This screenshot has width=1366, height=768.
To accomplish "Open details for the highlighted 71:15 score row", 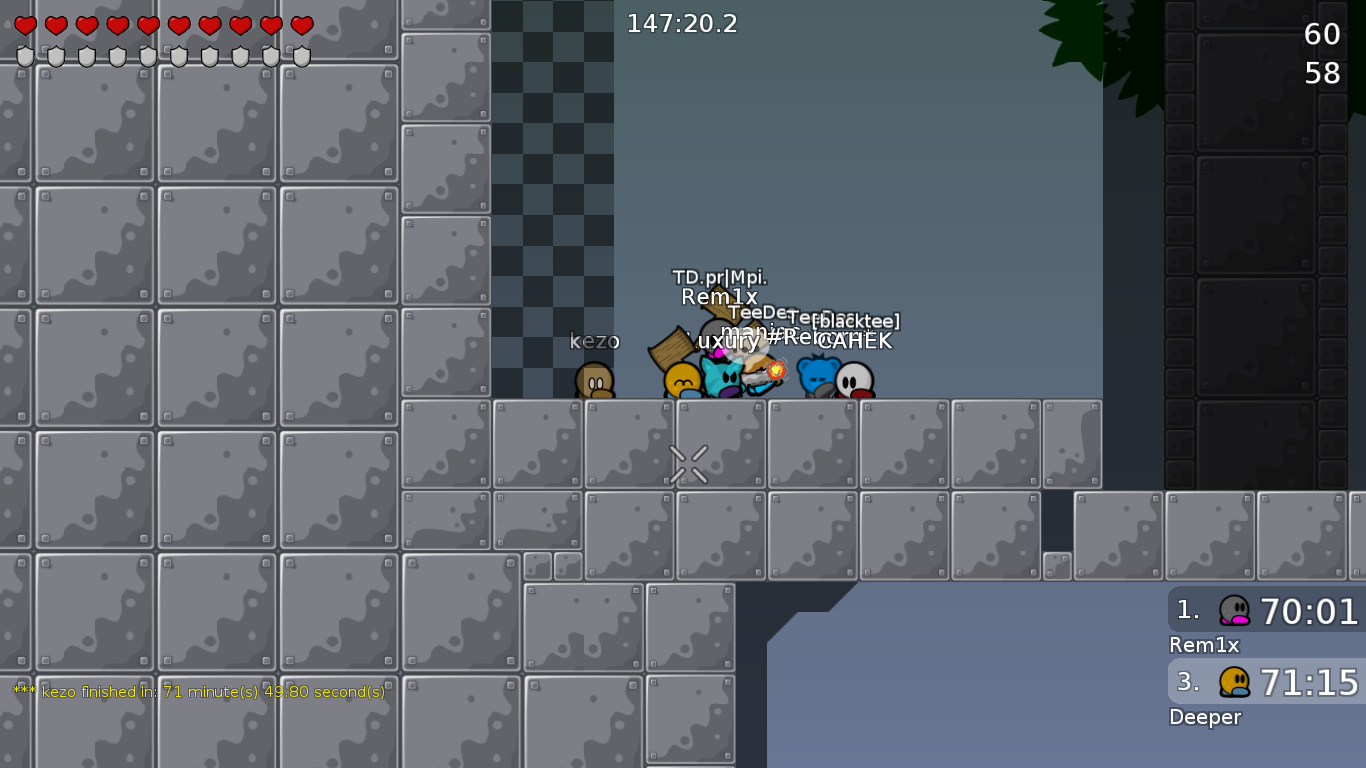I will tap(1310, 682).
